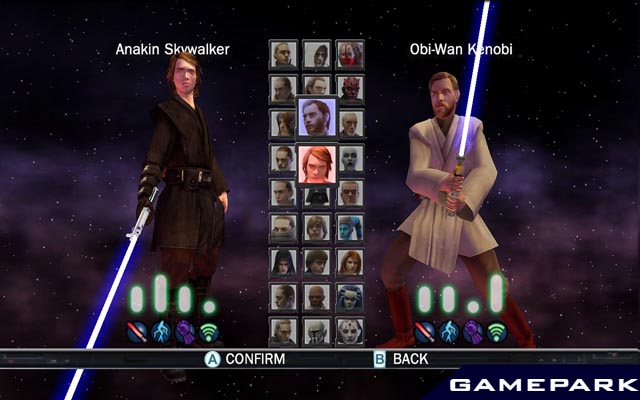Viewport: 640px width, 400px height.
Task: Pick the Darth Vader helmet portrait
Action: pyautogui.click(x=316, y=195)
